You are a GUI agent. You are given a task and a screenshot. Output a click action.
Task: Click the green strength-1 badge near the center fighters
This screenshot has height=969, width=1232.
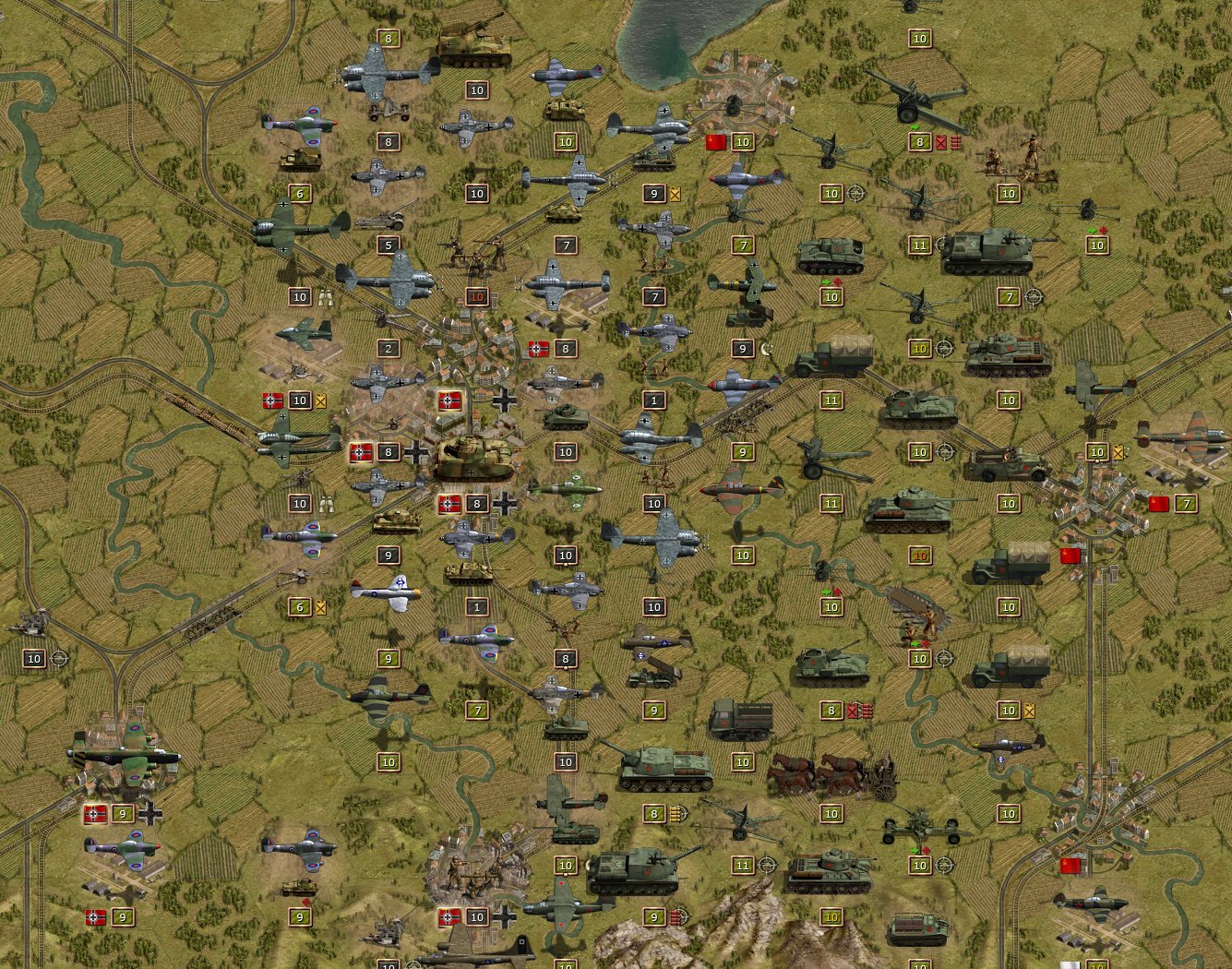(654, 401)
